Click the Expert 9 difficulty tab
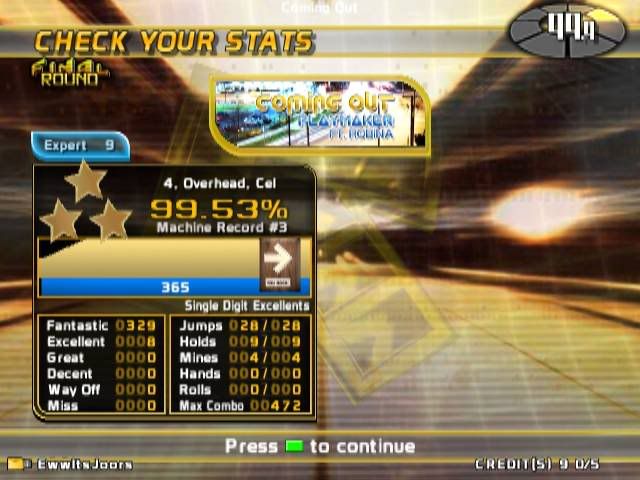 pos(80,146)
